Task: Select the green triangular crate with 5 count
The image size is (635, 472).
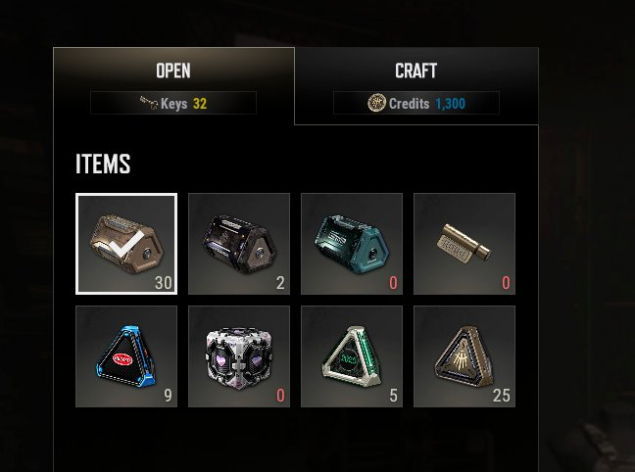Action: [352, 356]
